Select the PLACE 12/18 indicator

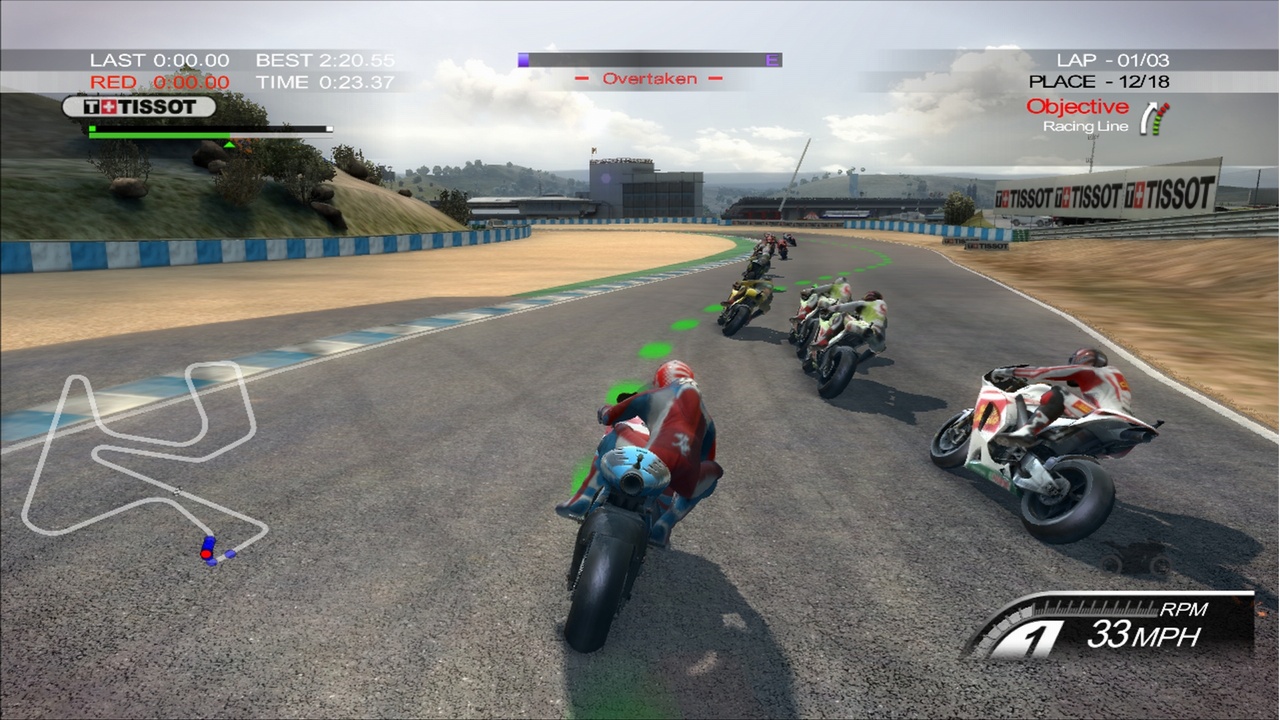pyautogui.click(x=1100, y=80)
